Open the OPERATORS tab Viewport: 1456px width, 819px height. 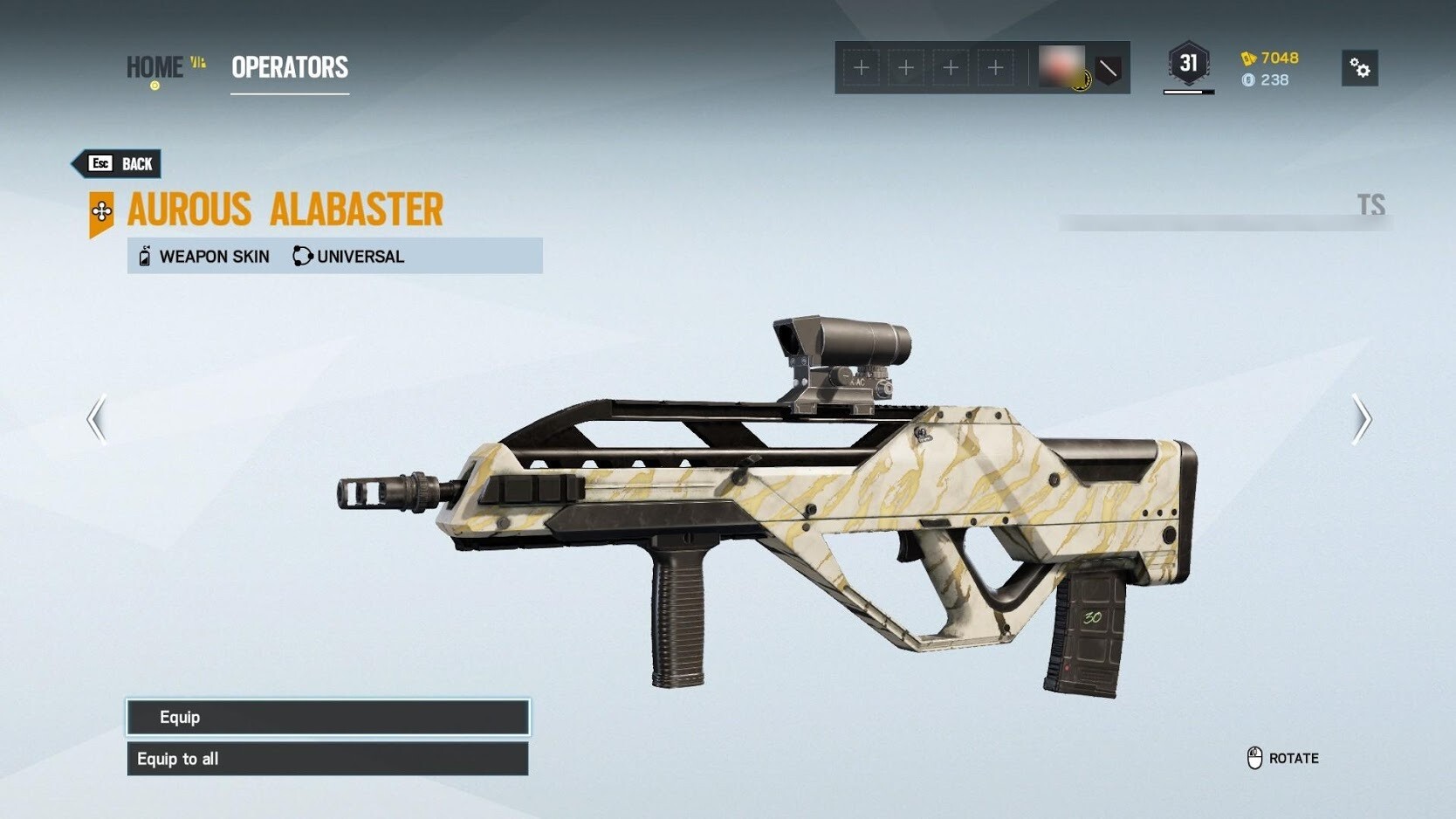pyautogui.click(x=290, y=67)
